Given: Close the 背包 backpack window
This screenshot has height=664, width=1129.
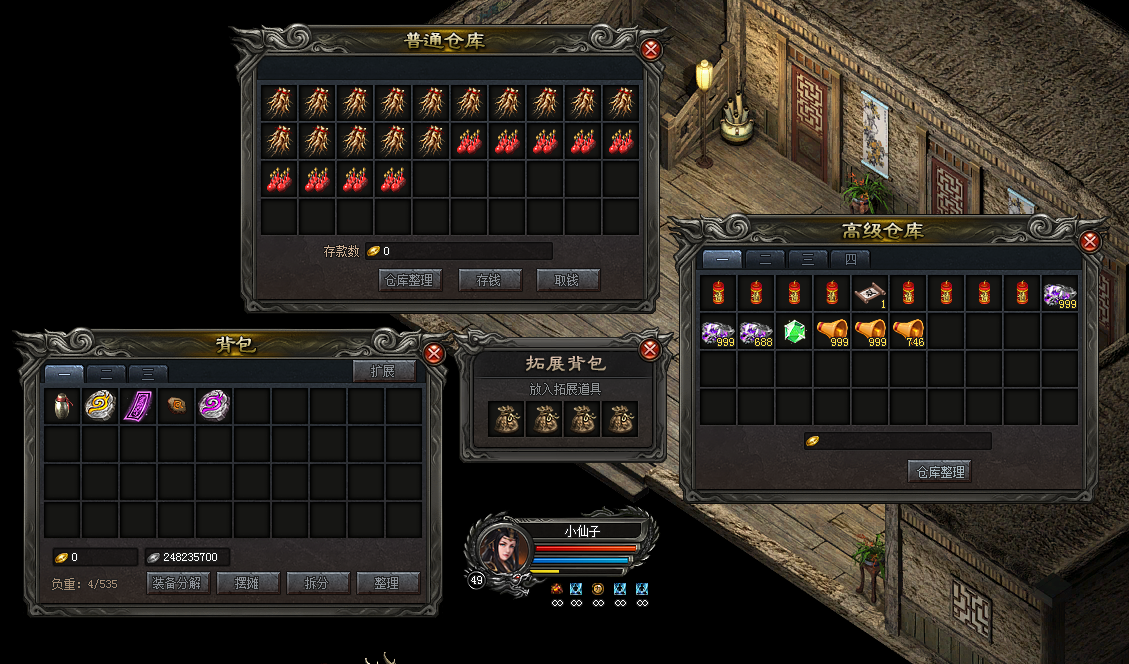Looking at the screenshot, I should click(x=434, y=353).
